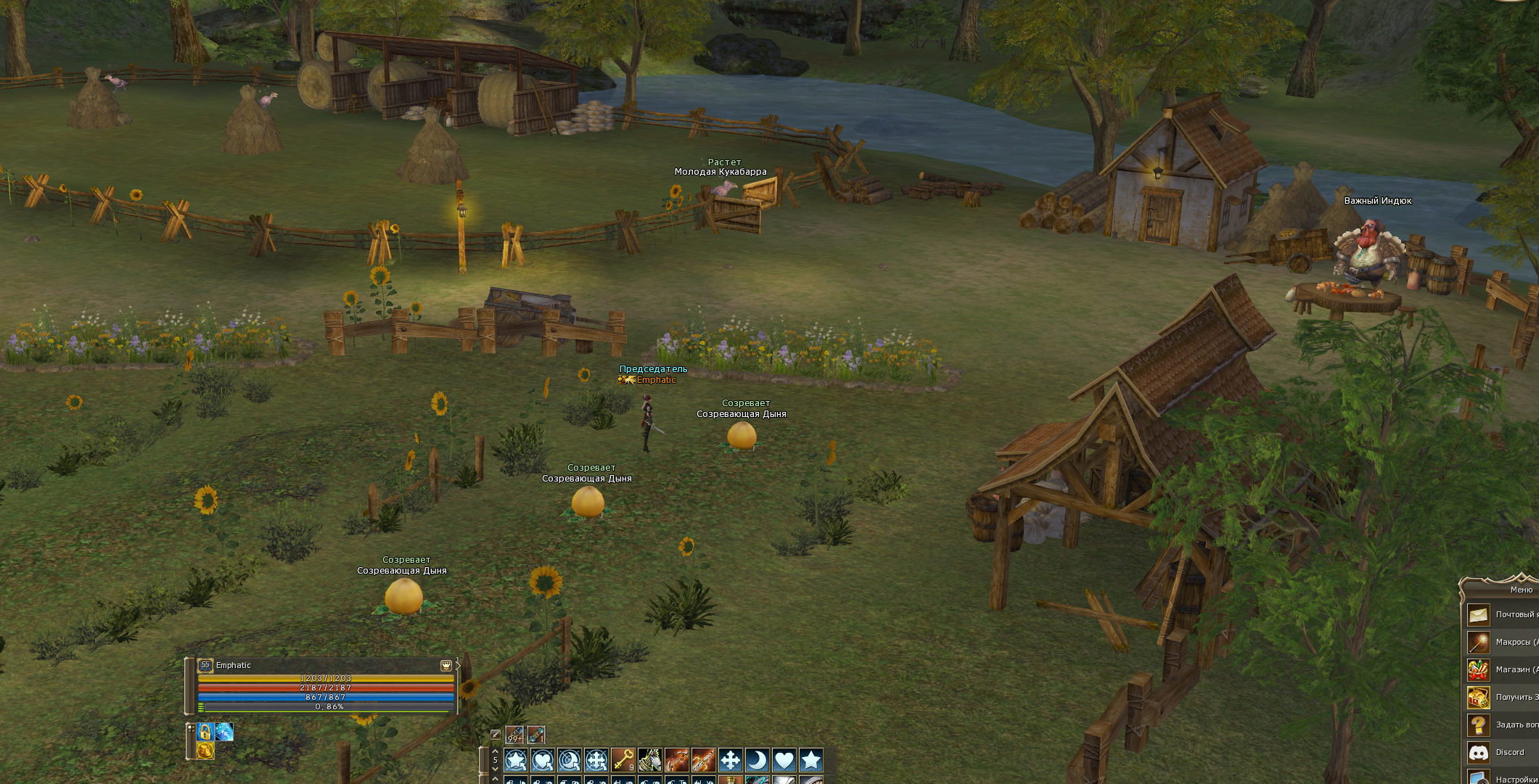Open the Макросы menu entry
Viewport: 1539px width, 784px height.
coord(1501,643)
